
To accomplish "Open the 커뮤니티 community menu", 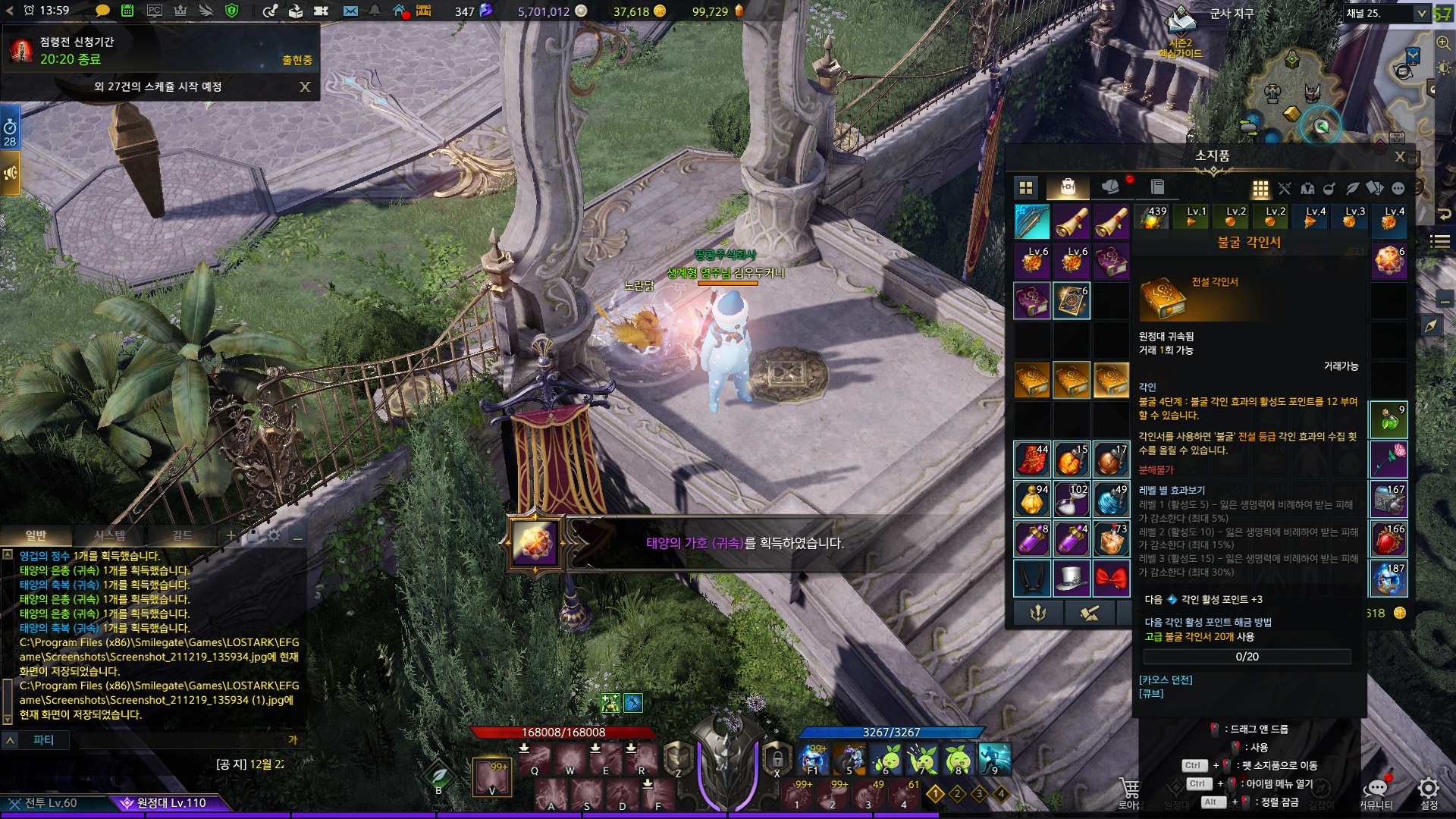I will tap(1376, 791).
